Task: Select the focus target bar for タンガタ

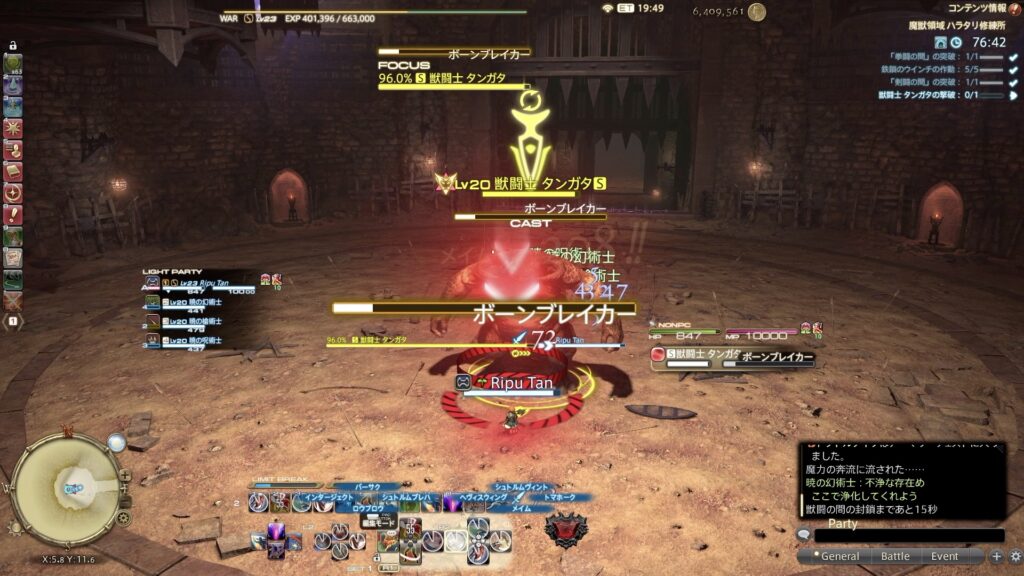Action: pyautogui.click(x=455, y=78)
